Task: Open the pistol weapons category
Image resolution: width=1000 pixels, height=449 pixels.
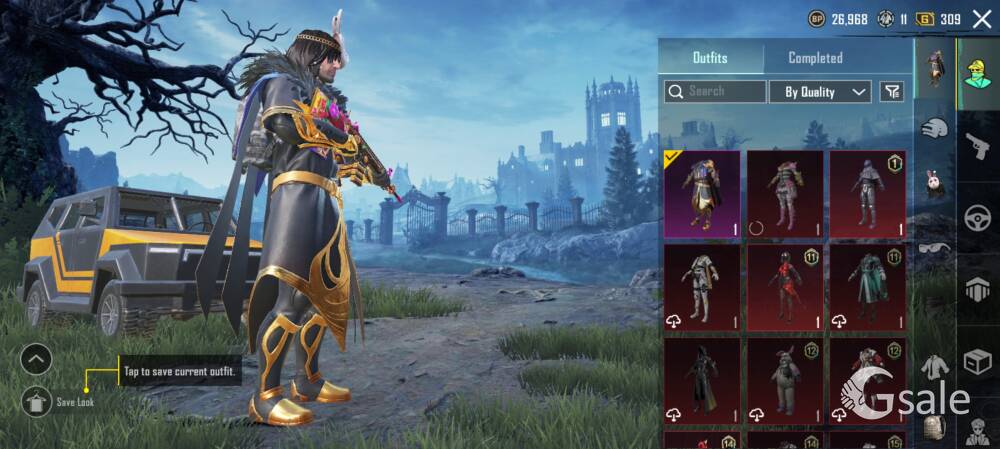Action: (977, 147)
